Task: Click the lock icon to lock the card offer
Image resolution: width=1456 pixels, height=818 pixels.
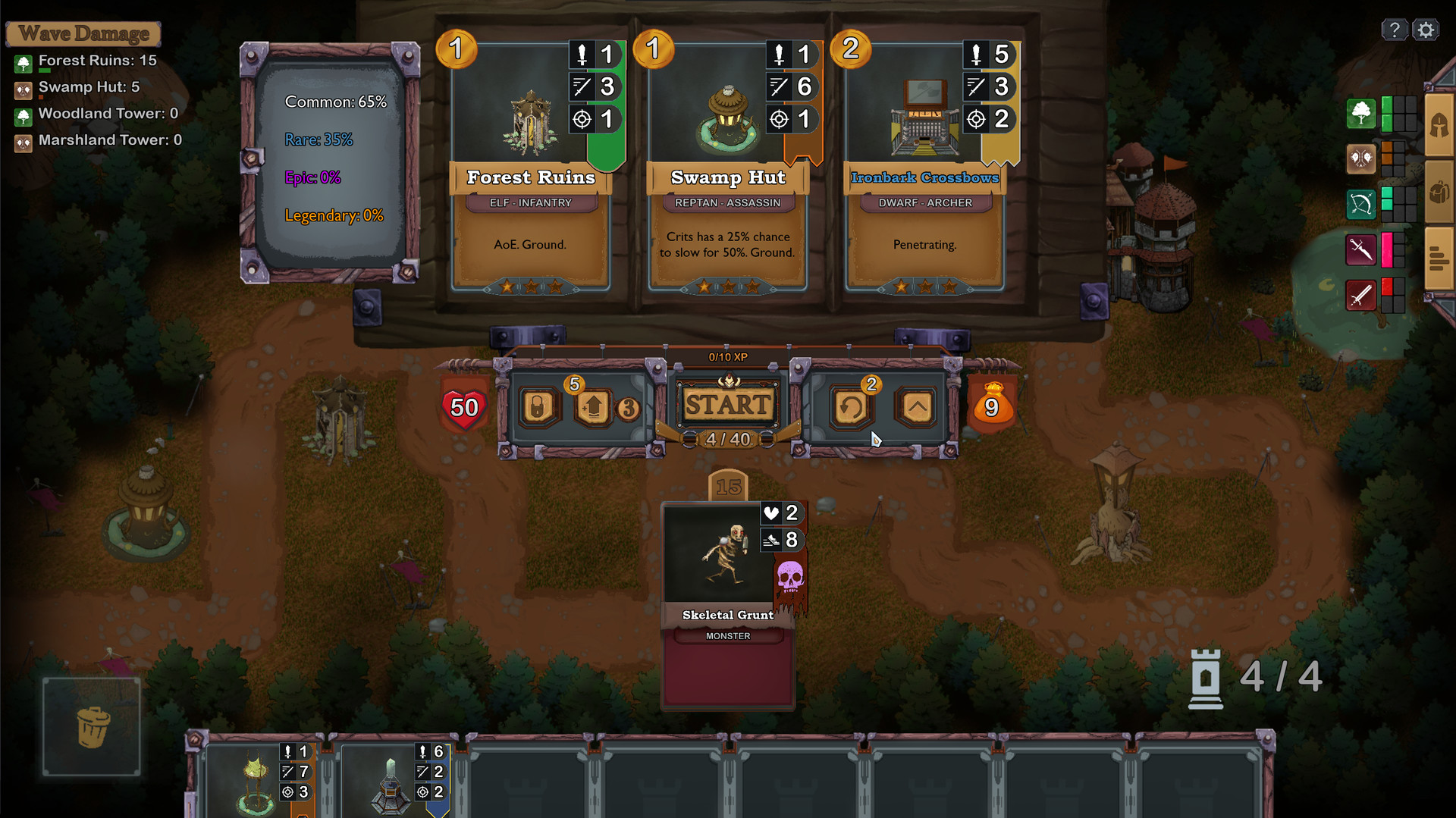Action: pyautogui.click(x=538, y=407)
